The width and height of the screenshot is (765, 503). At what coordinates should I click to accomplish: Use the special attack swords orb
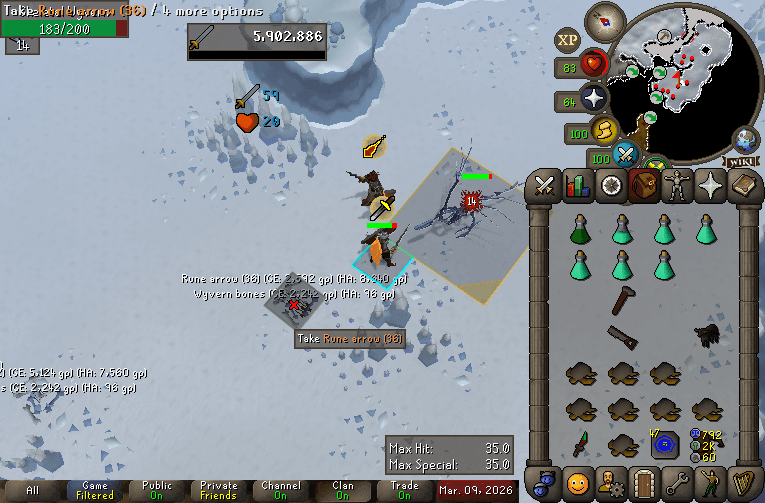pyautogui.click(x=627, y=155)
